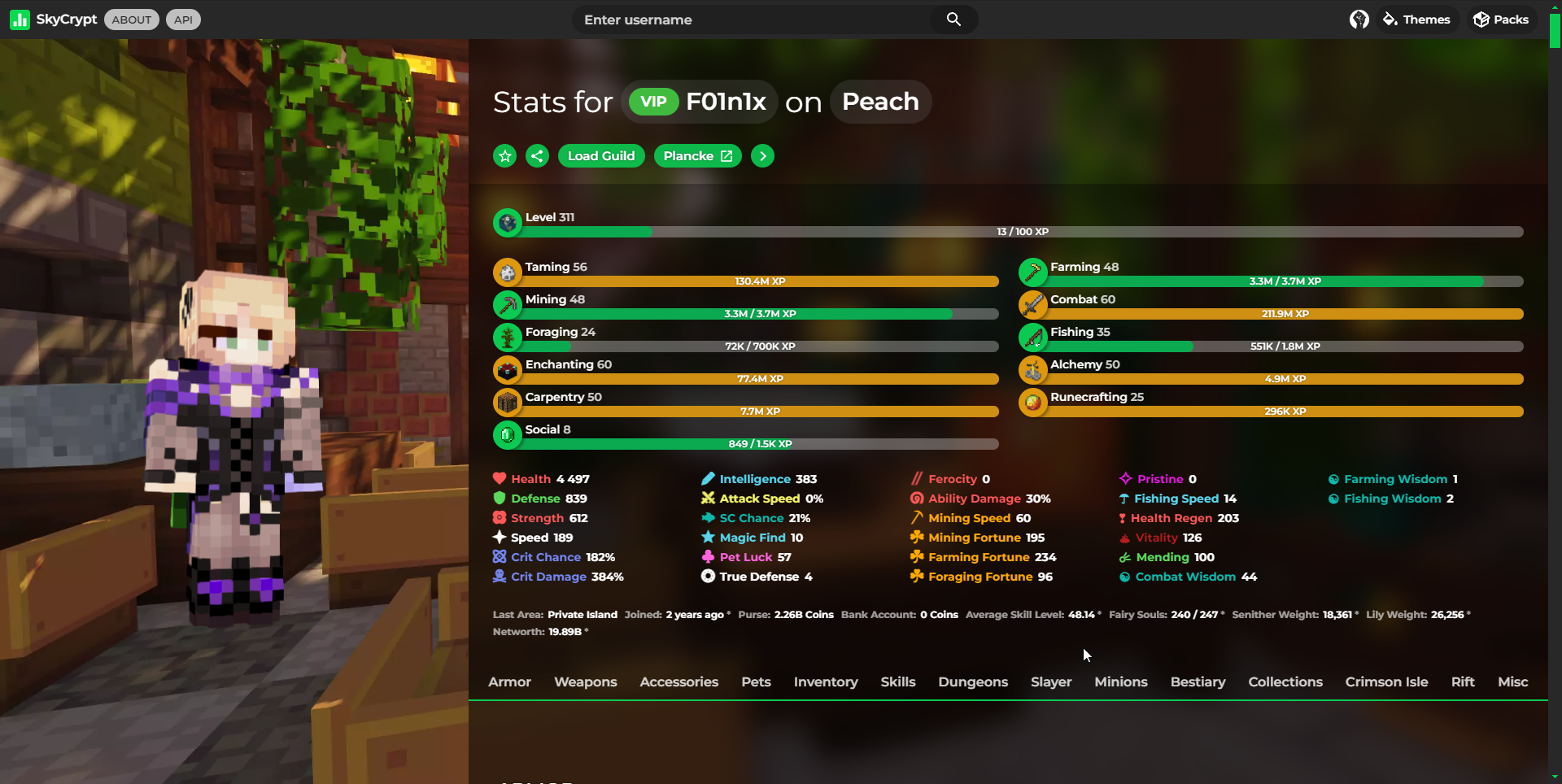Click the SkyCrypt logo link
Screen dimensions: 1562x784
[x=54, y=20]
